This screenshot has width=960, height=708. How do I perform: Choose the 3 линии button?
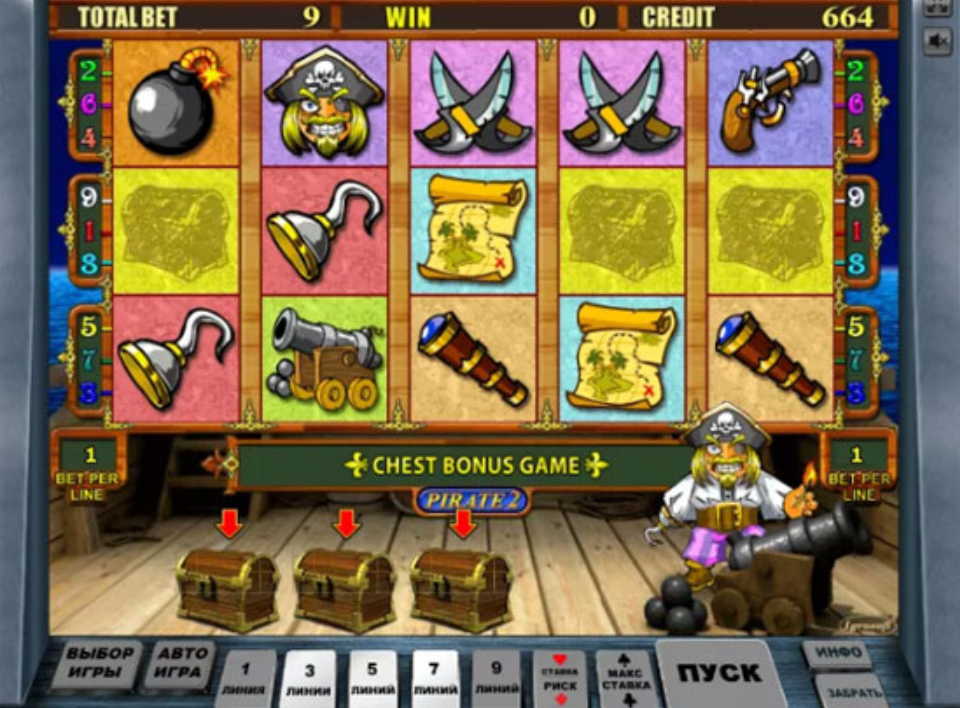[x=308, y=679]
